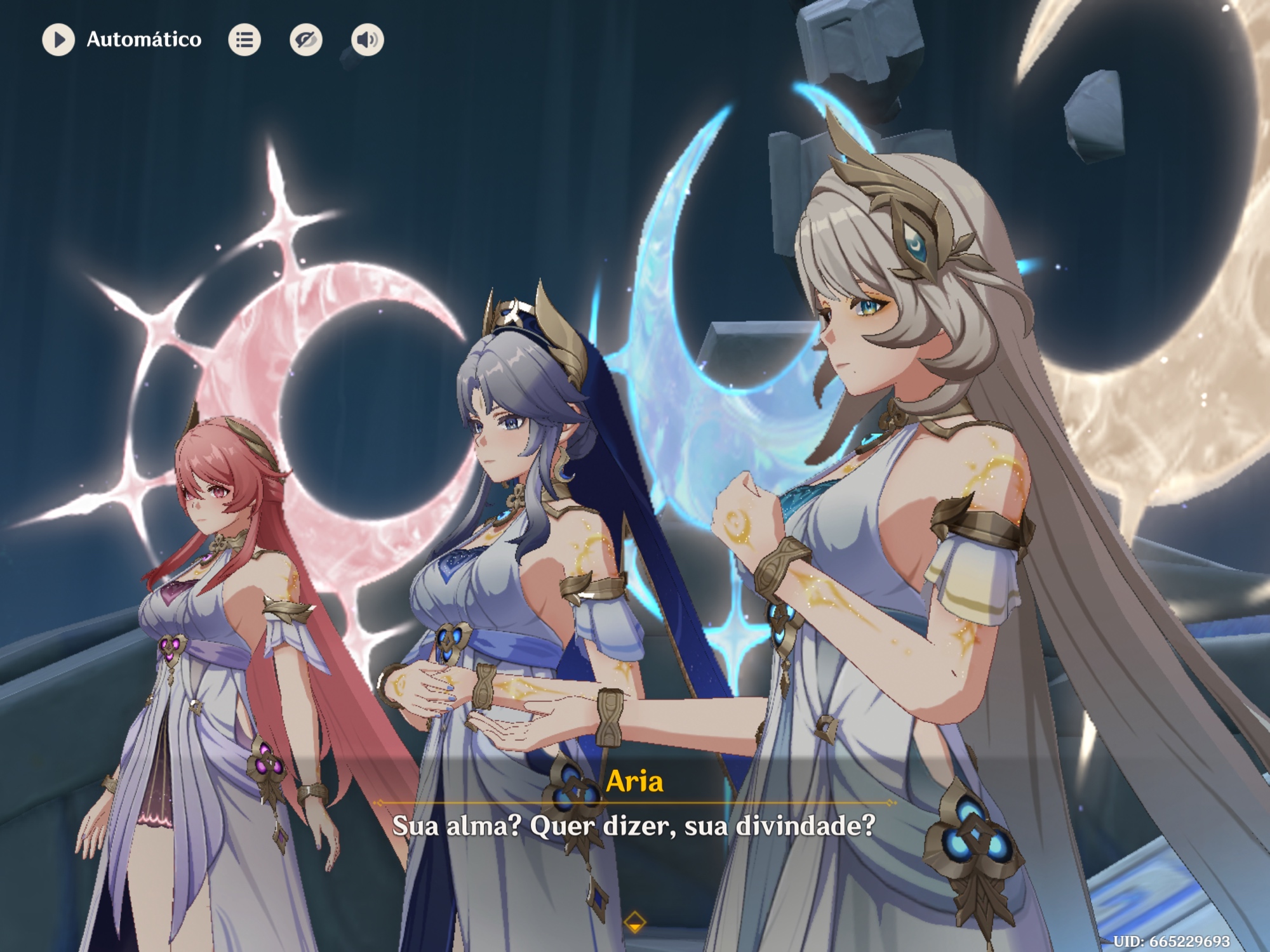Advance dialogue with the yellow diamond

(x=634, y=922)
